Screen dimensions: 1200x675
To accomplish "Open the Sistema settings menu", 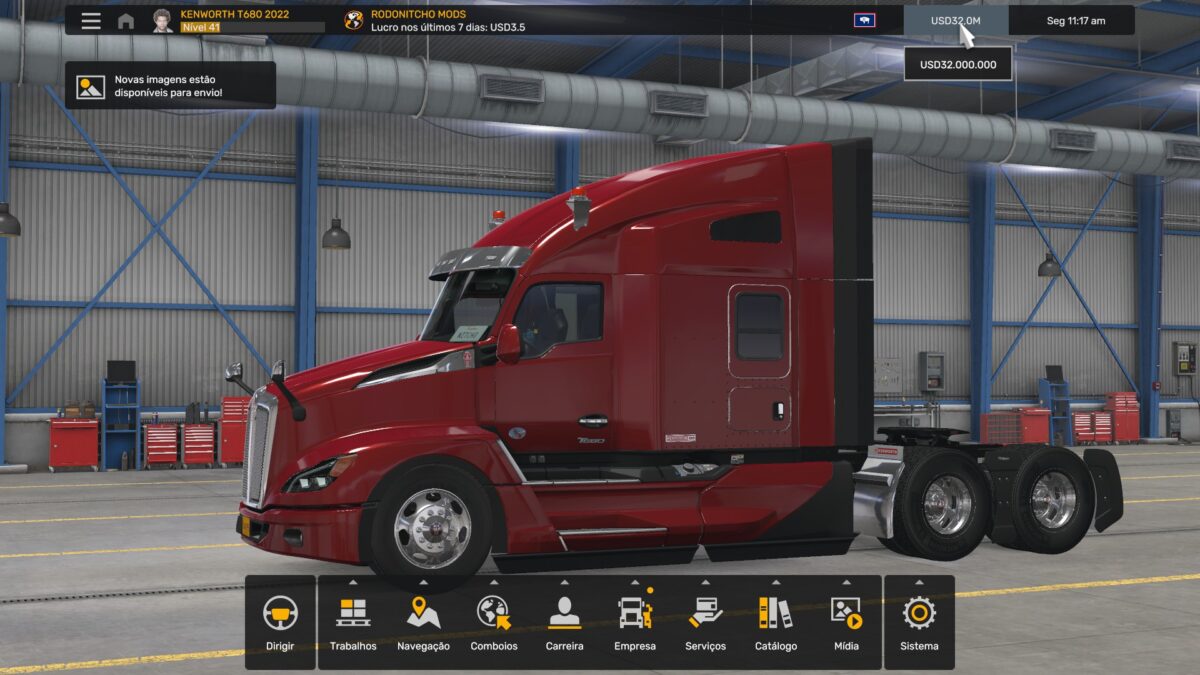I will [919, 622].
